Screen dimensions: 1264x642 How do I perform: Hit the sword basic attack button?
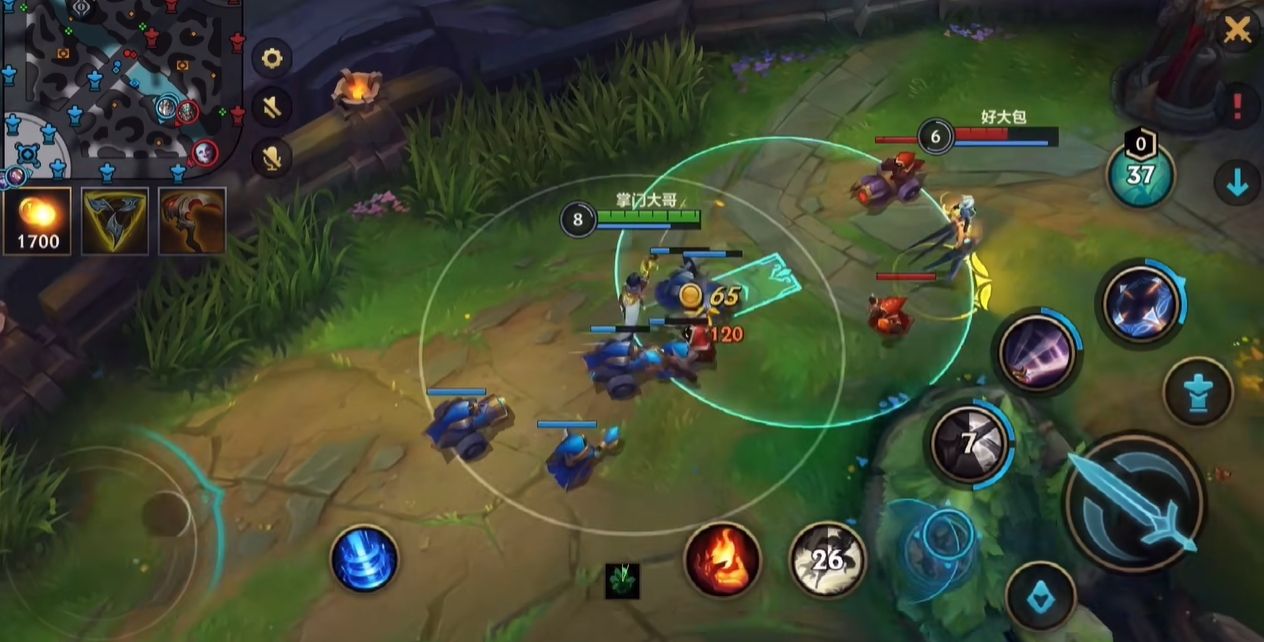[x=1133, y=502]
